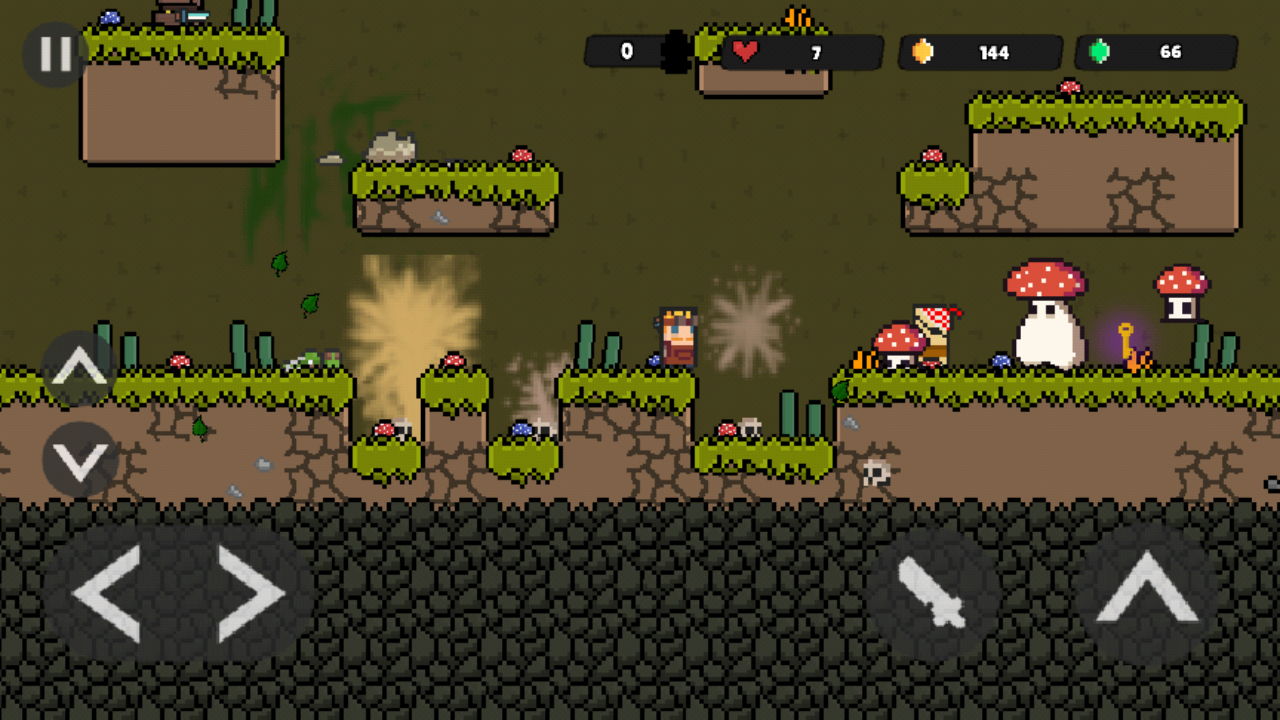Click the sword ammo counter showing 0
This screenshot has width=1280, height=720.
pos(628,50)
